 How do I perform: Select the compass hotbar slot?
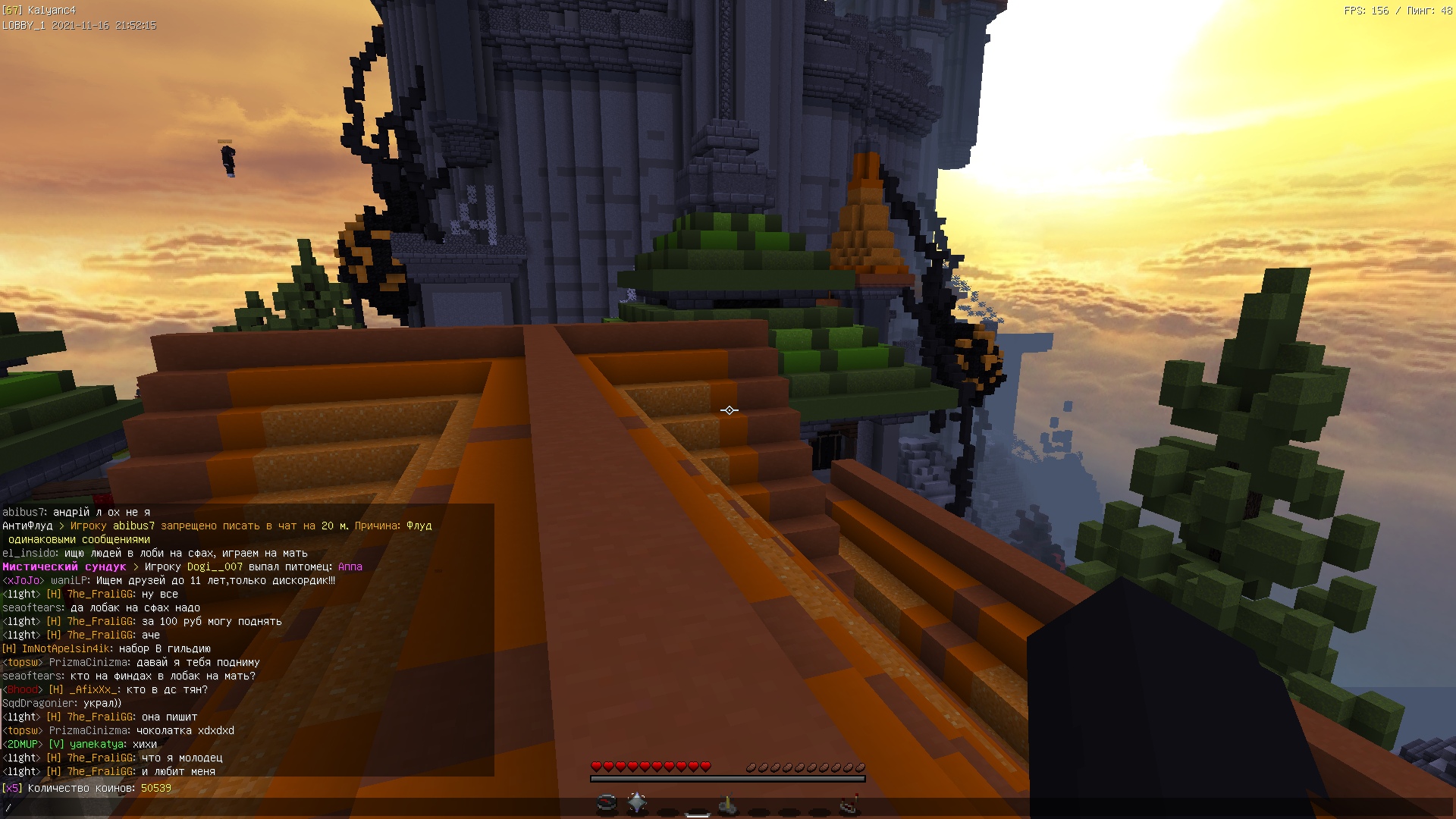point(607,803)
